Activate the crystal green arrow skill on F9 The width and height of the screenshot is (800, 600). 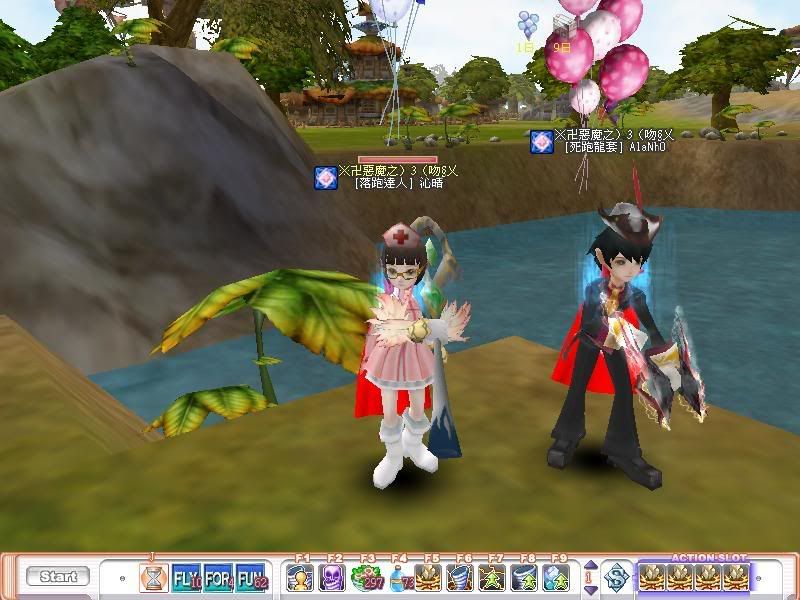pos(557,577)
